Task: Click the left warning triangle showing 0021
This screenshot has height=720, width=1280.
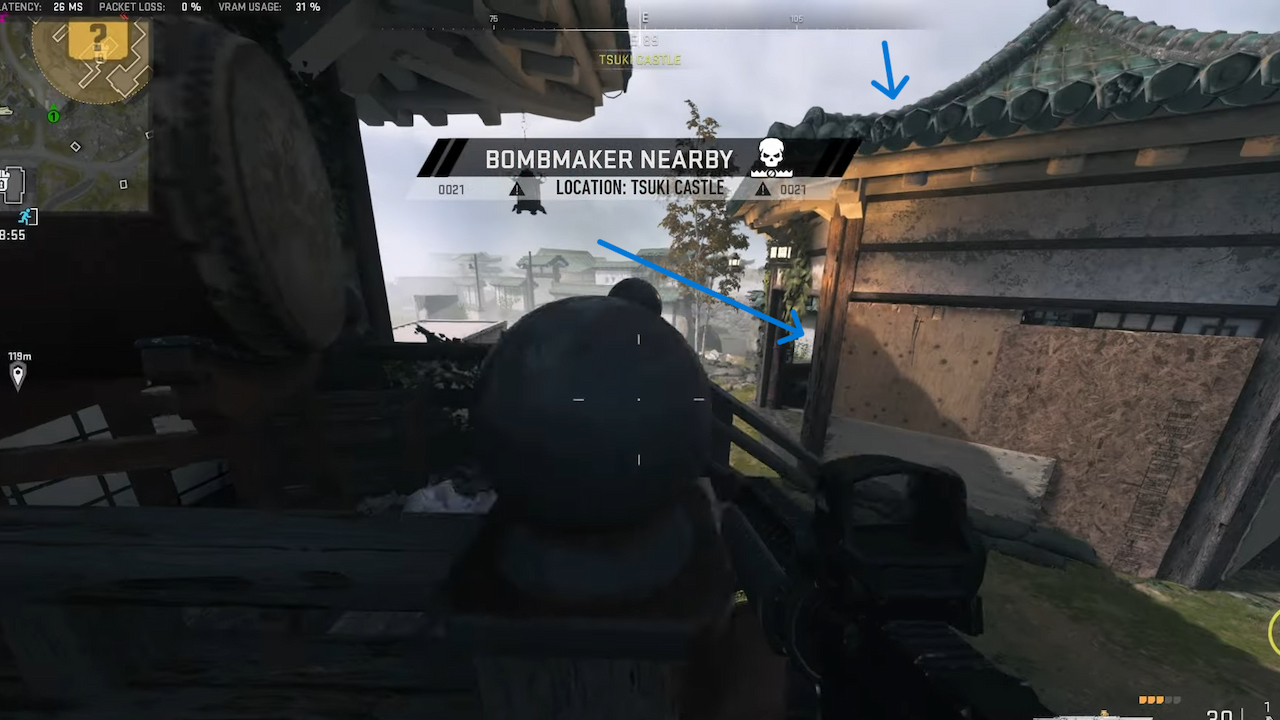Action: [517, 188]
